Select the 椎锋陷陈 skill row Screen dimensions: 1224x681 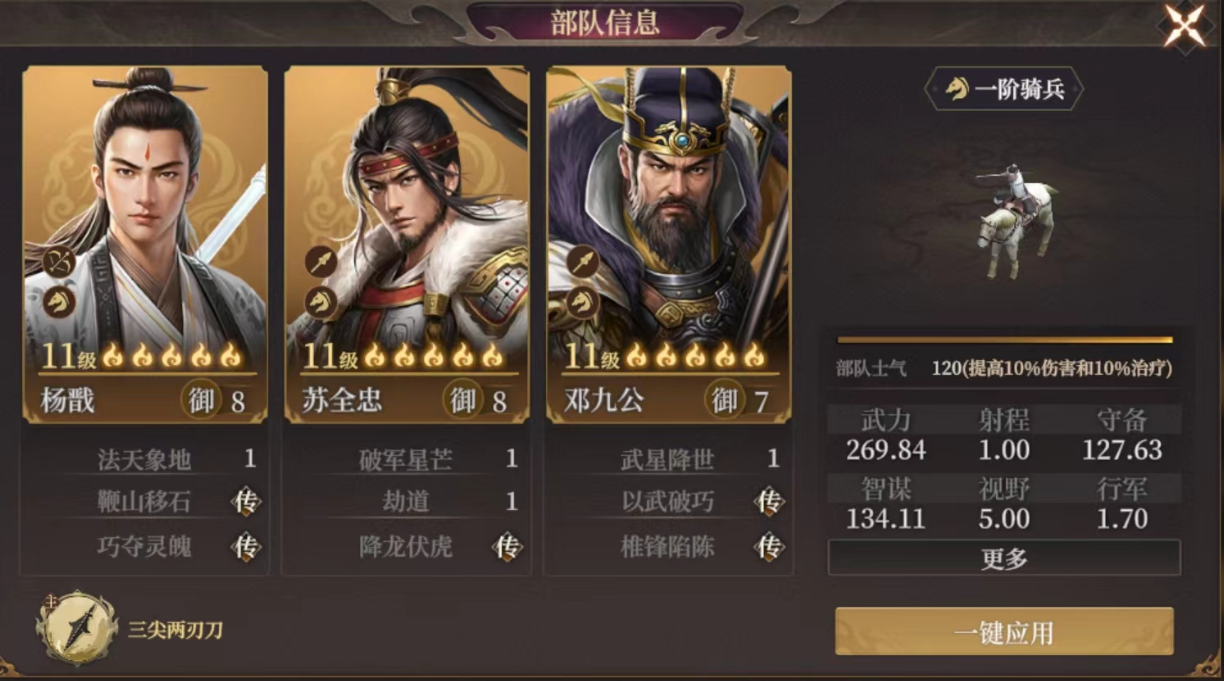point(669,546)
